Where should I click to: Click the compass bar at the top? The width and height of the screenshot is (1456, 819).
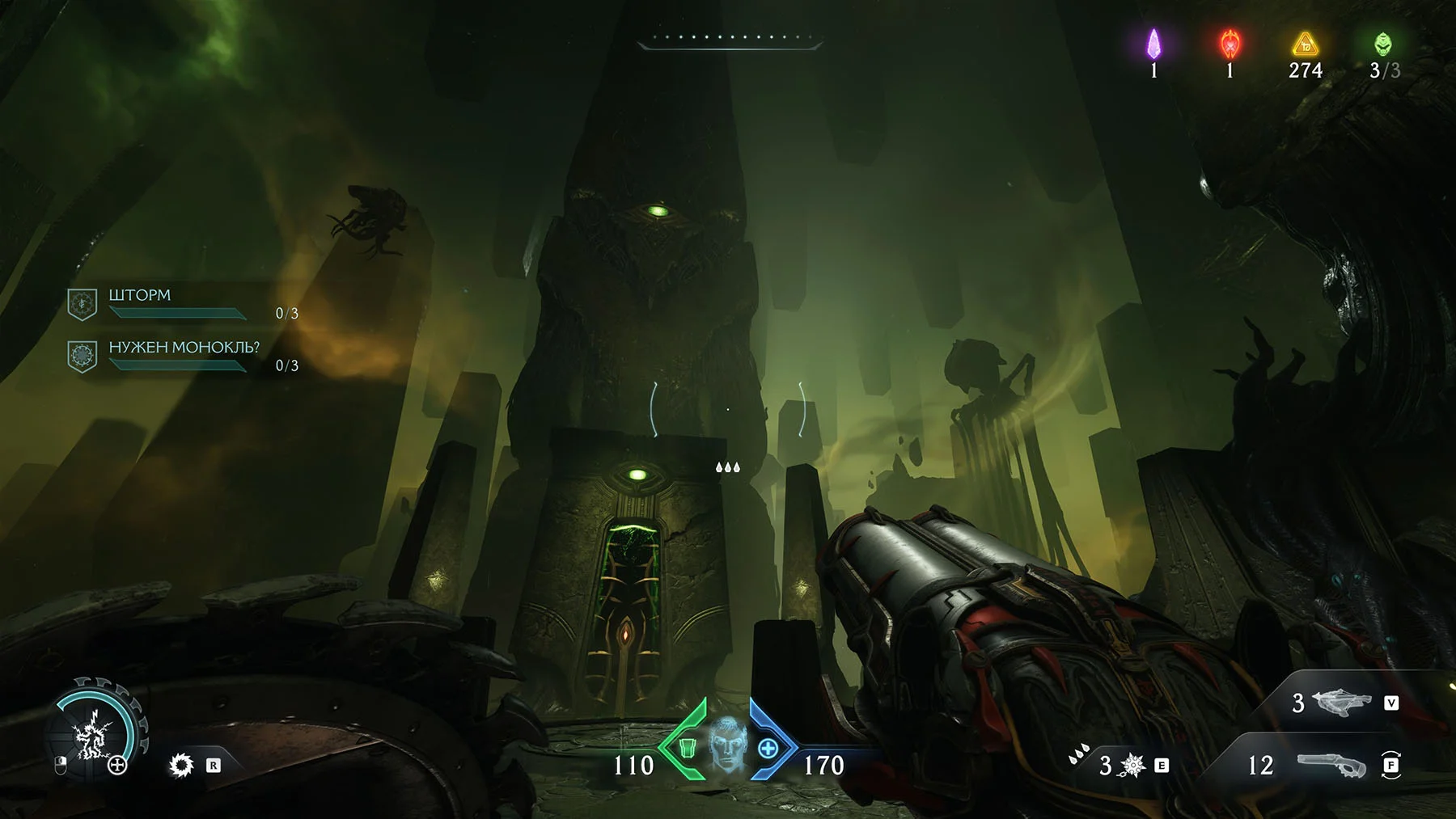tap(730, 39)
